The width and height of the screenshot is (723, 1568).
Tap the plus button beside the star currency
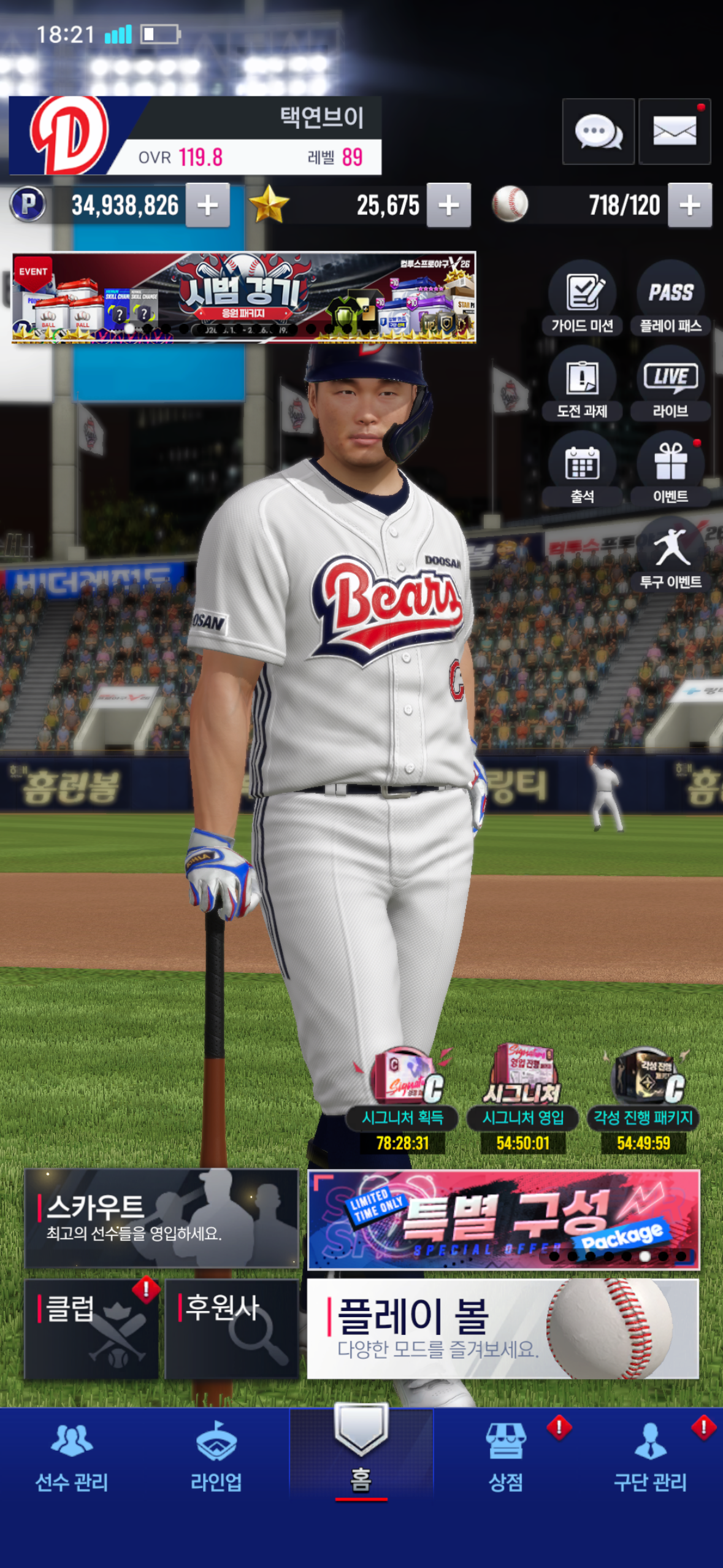click(449, 206)
